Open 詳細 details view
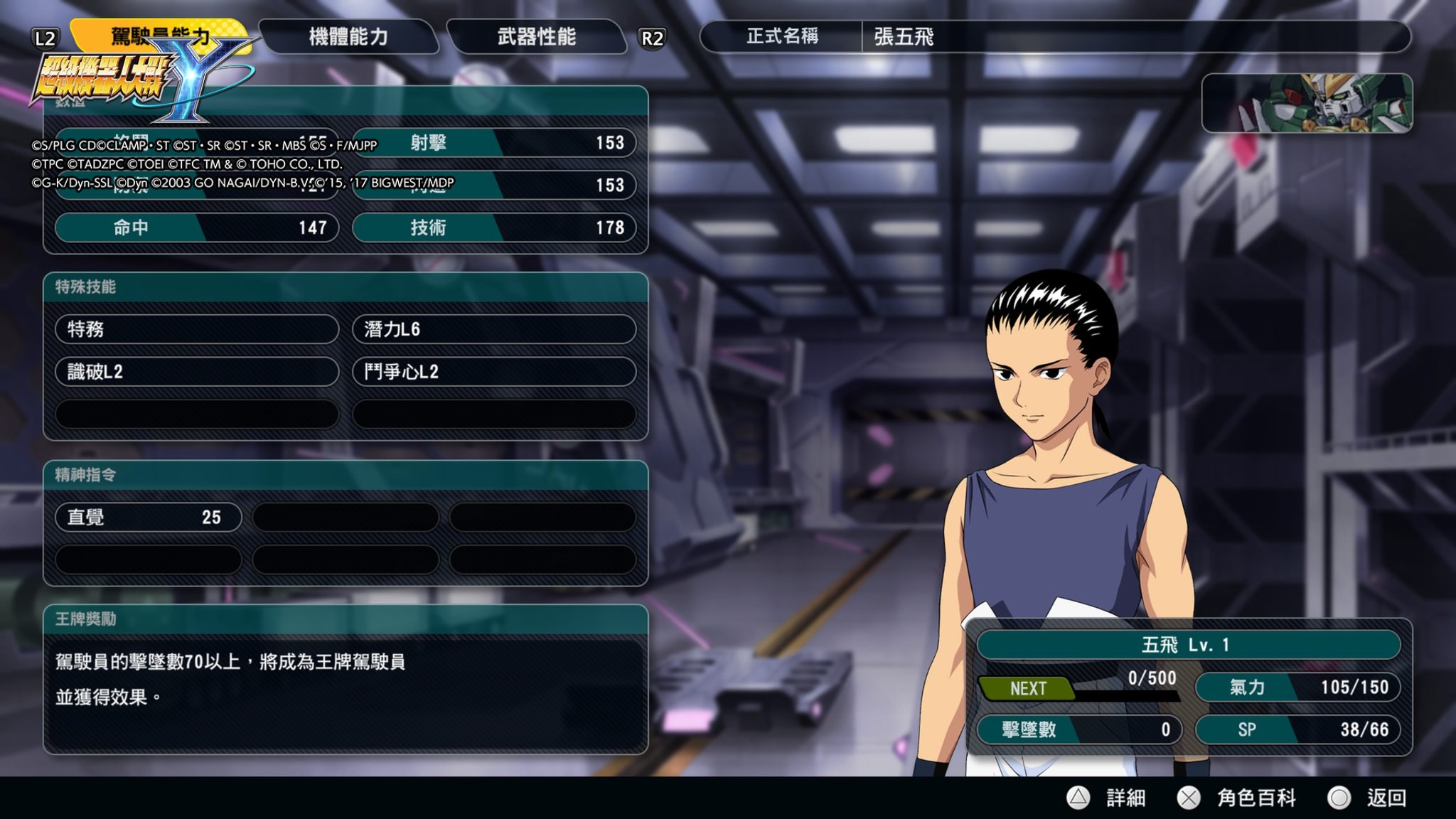1456x819 pixels. click(x=1109, y=798)
